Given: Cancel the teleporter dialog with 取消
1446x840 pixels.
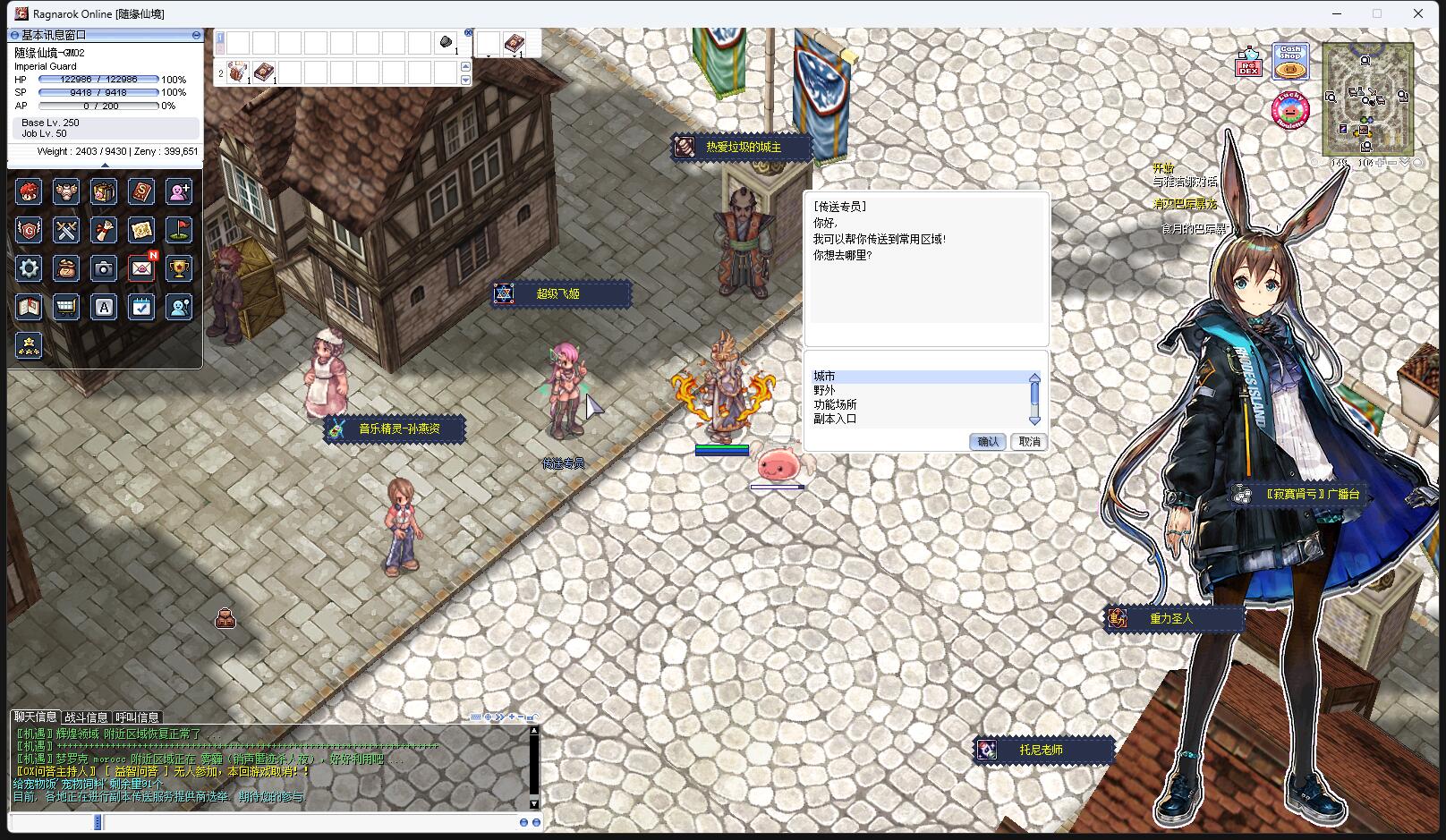Looking at the screenshot, I should pyautogui.click(x=1030, y=442).
